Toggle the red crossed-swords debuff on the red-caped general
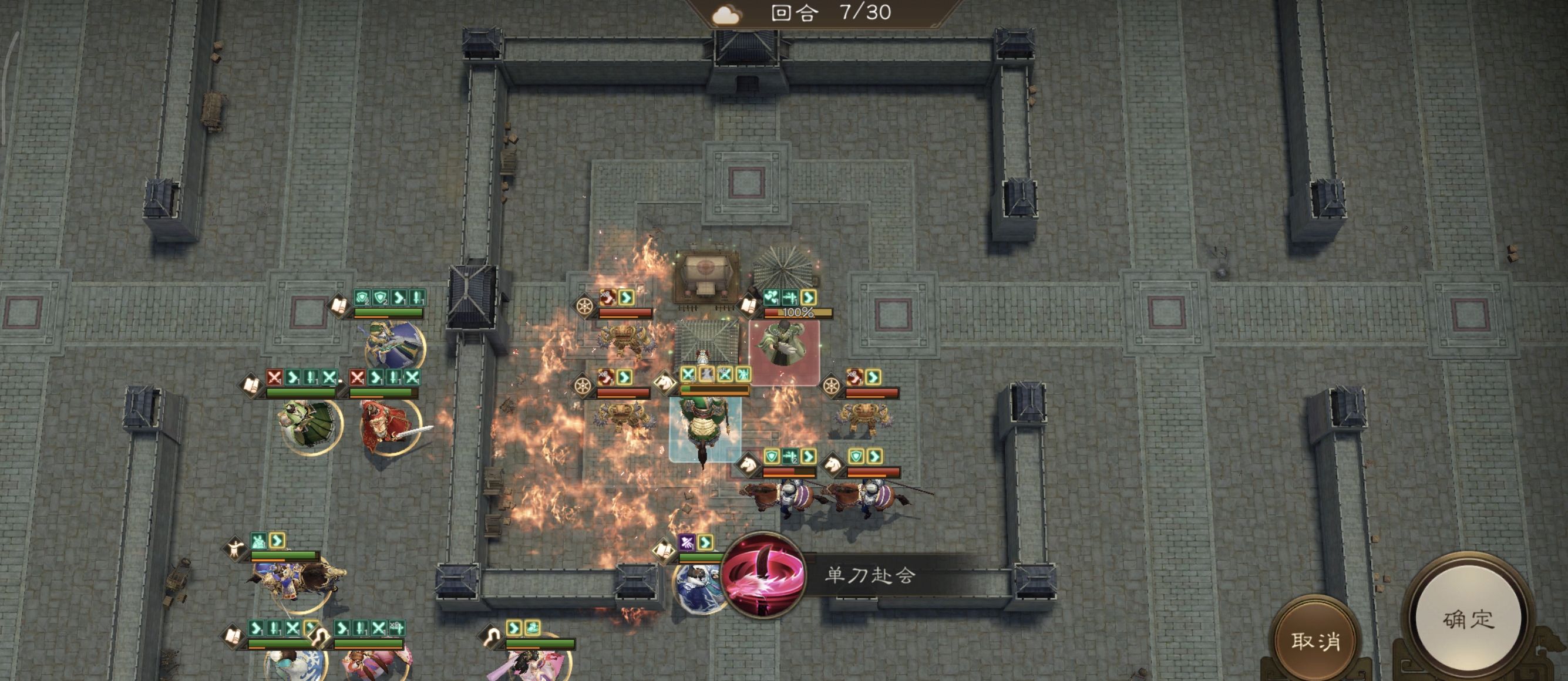 click(x=358, y=378)
